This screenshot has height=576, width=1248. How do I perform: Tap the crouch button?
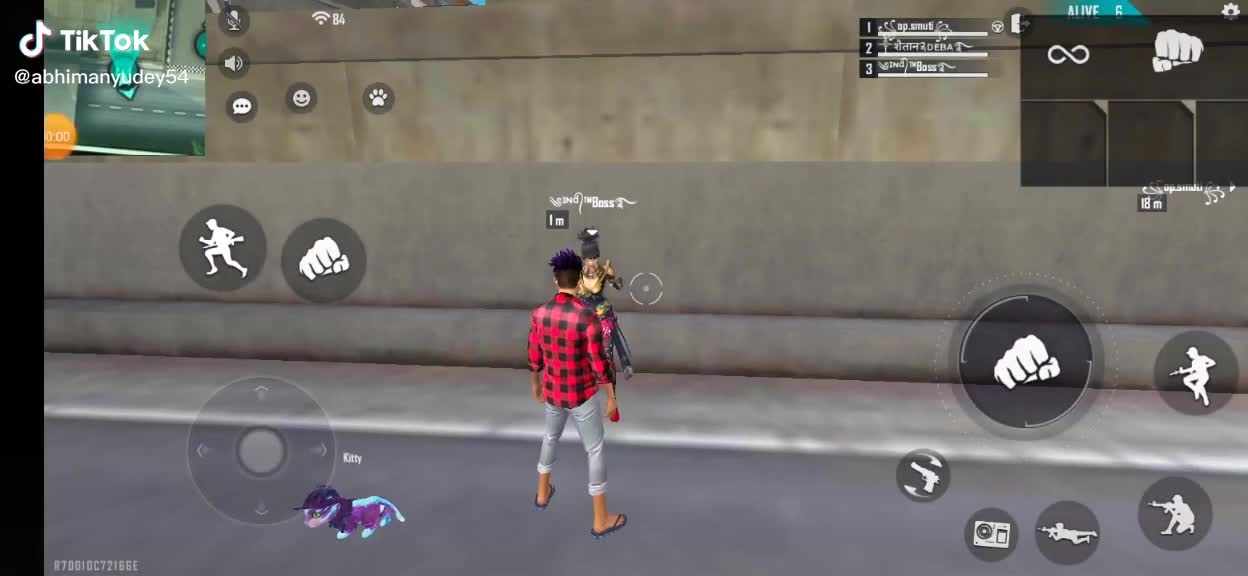[x=1175, y=513]
